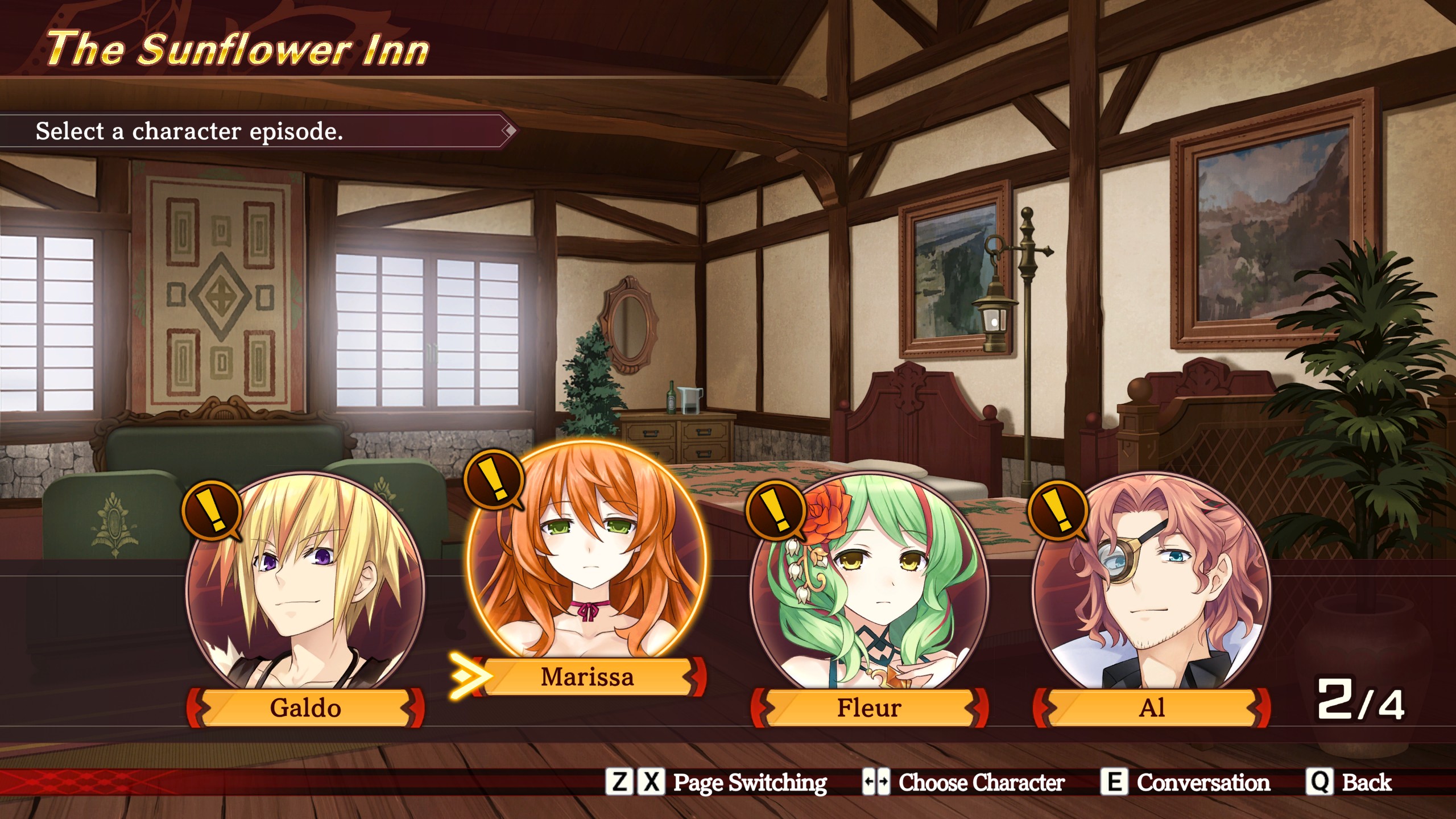Activate the Al name banner
Screen dimensions: 1456x819
pos(1152,708)
